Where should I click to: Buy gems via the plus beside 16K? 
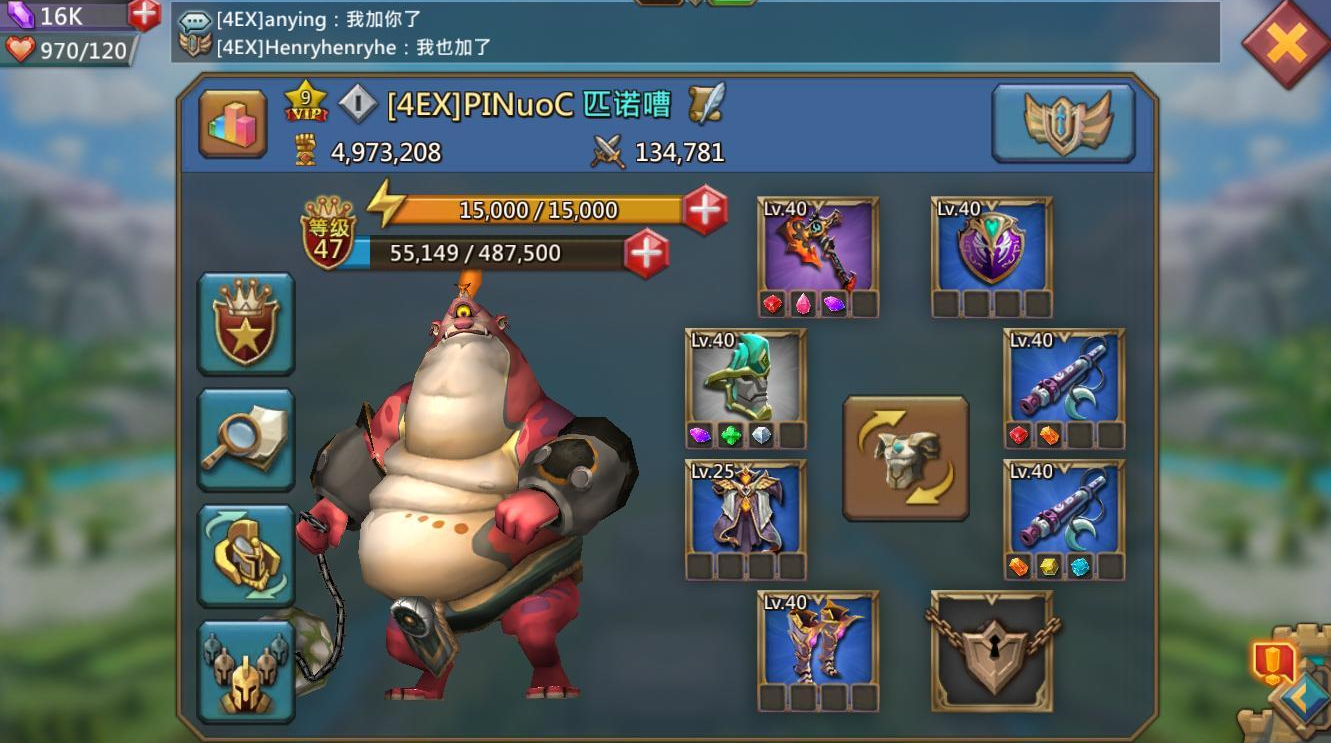point(146,15)
